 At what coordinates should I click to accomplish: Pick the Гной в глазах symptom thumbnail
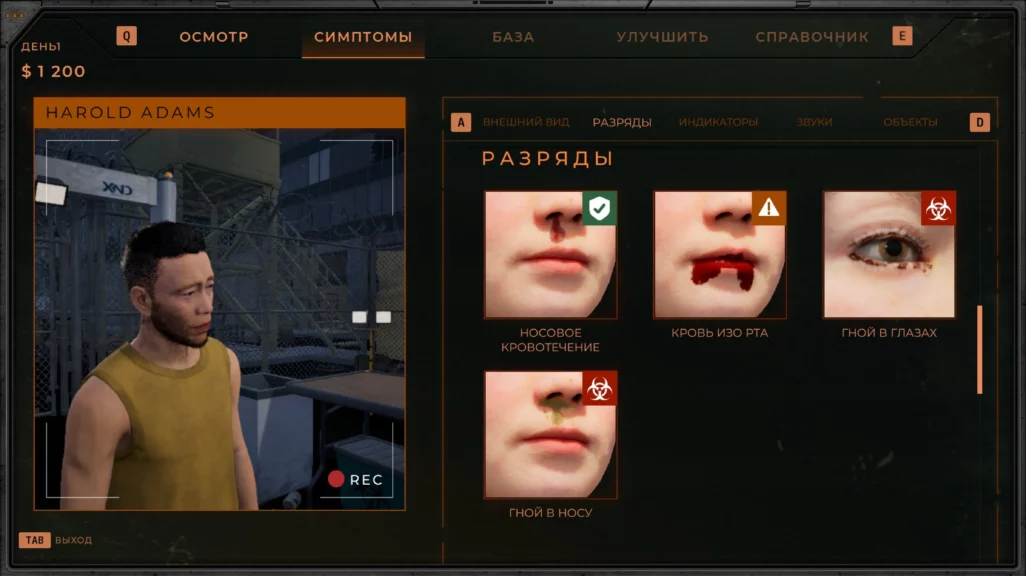tap(889, 255)
